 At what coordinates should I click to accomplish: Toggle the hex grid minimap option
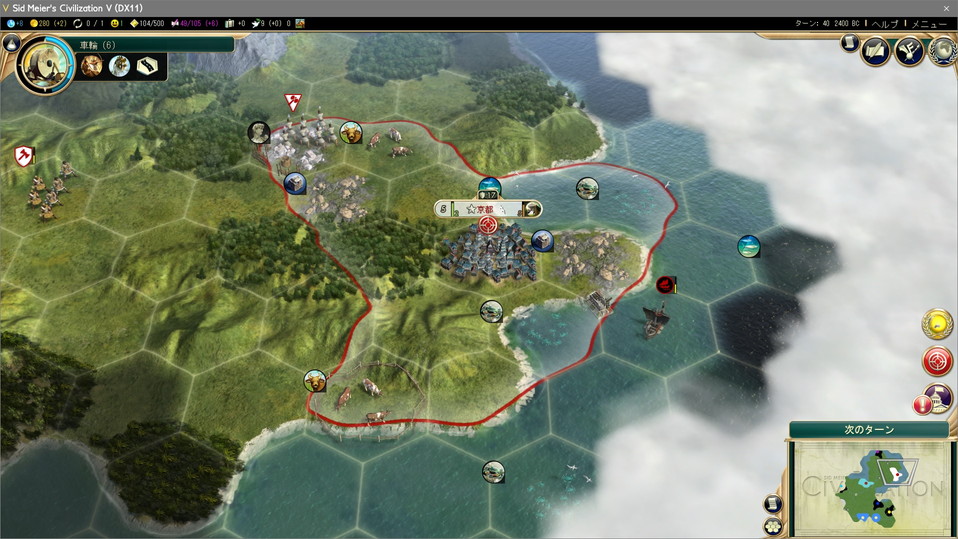tap(773, 525)
